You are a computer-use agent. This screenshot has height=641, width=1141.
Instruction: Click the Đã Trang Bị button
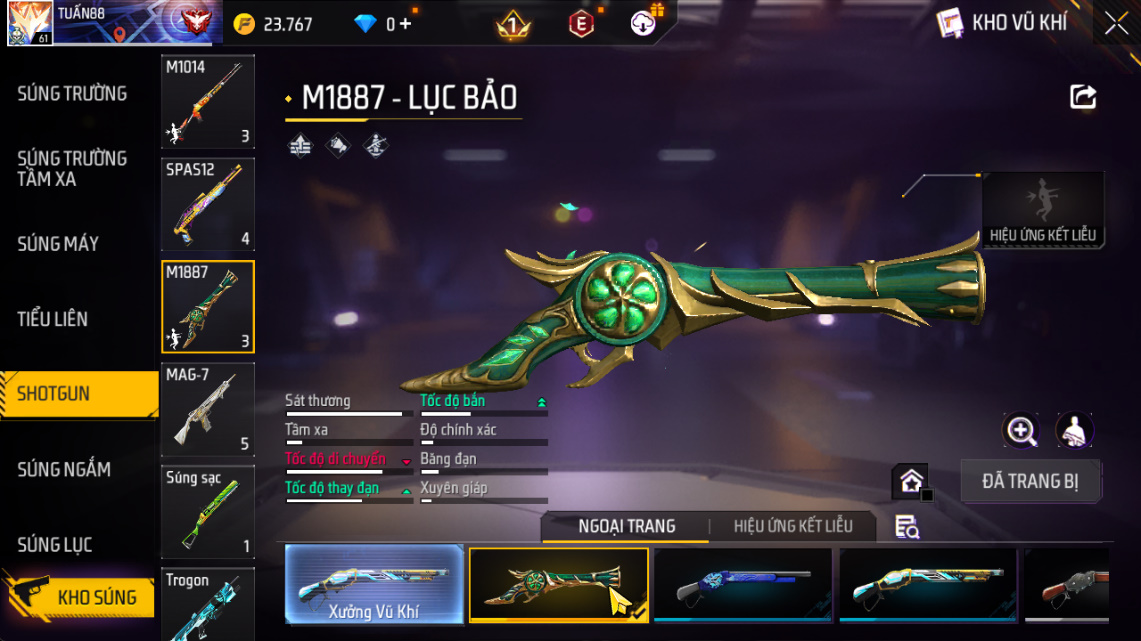(1030, 481)
